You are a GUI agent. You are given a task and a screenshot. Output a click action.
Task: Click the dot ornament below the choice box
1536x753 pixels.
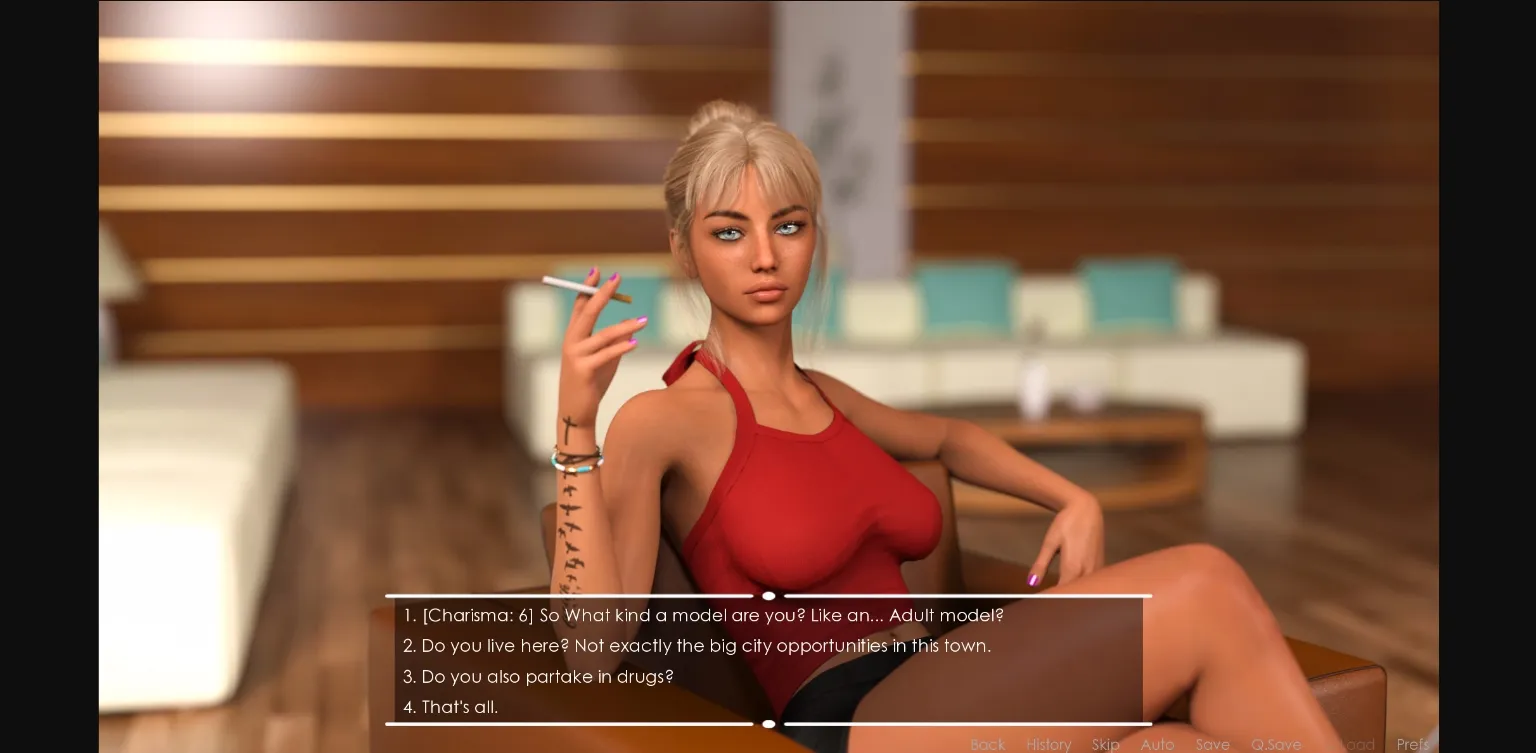coord(768,724)
